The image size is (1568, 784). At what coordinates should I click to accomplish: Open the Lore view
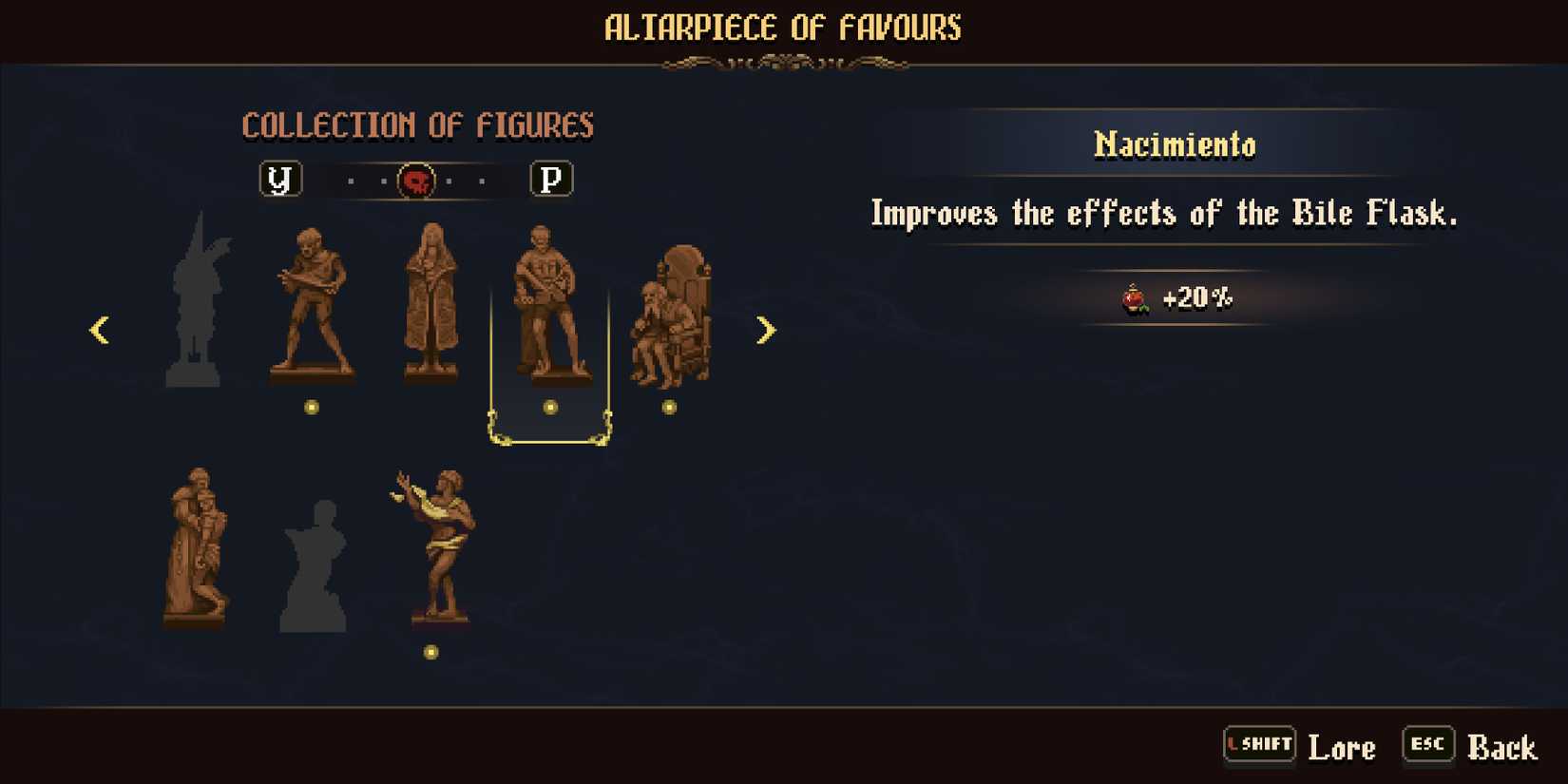[x=1342, y=747]
